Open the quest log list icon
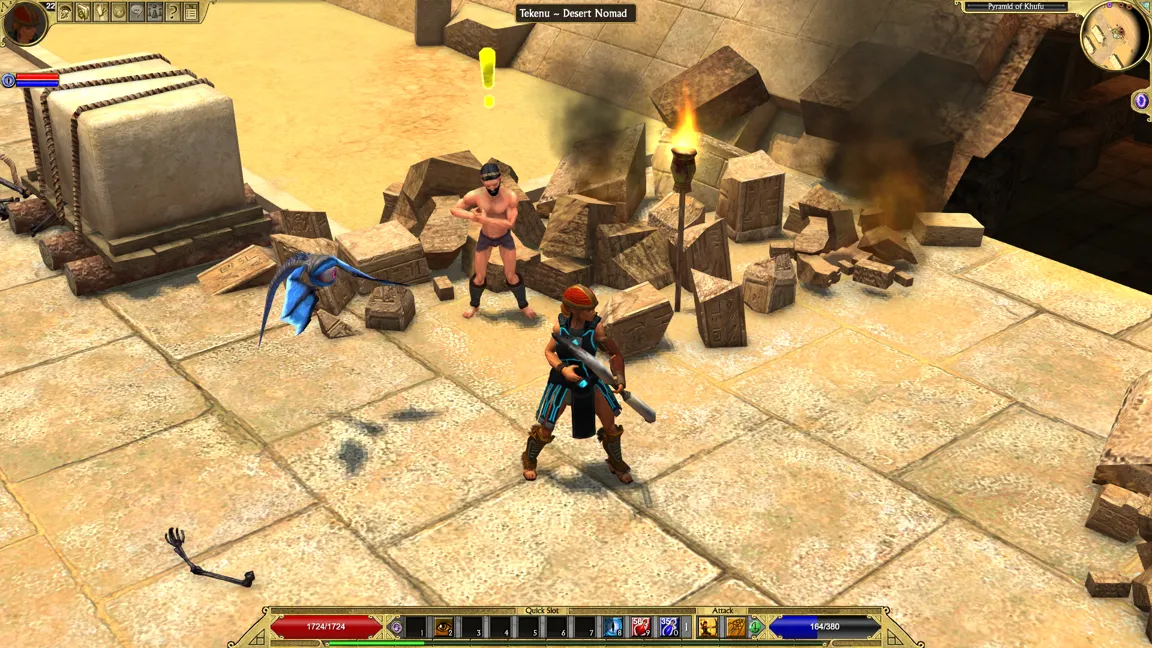The height and width of the screenshot is (648, 1152). 191,12
